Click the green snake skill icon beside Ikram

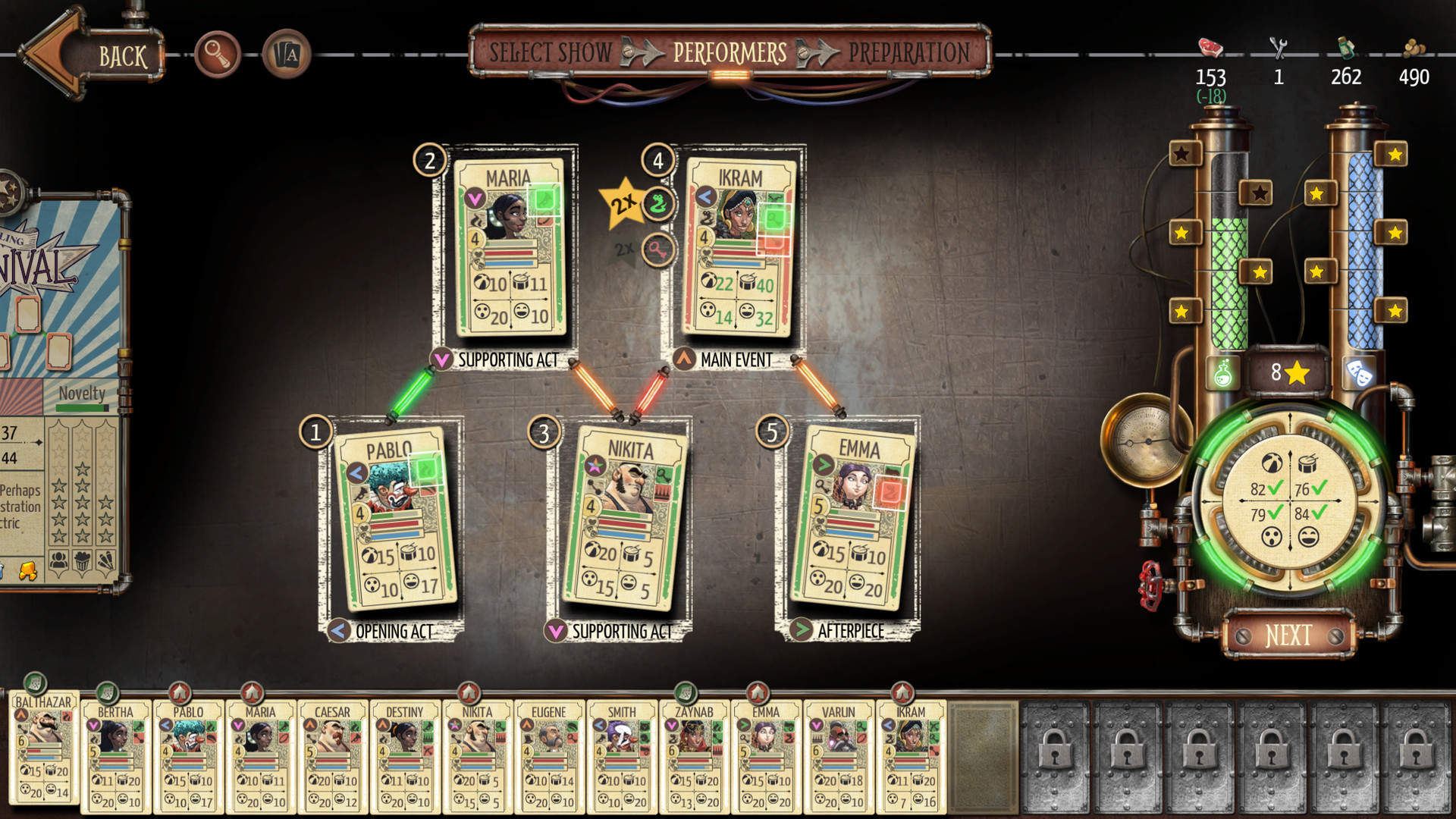(x=657, y=206)
